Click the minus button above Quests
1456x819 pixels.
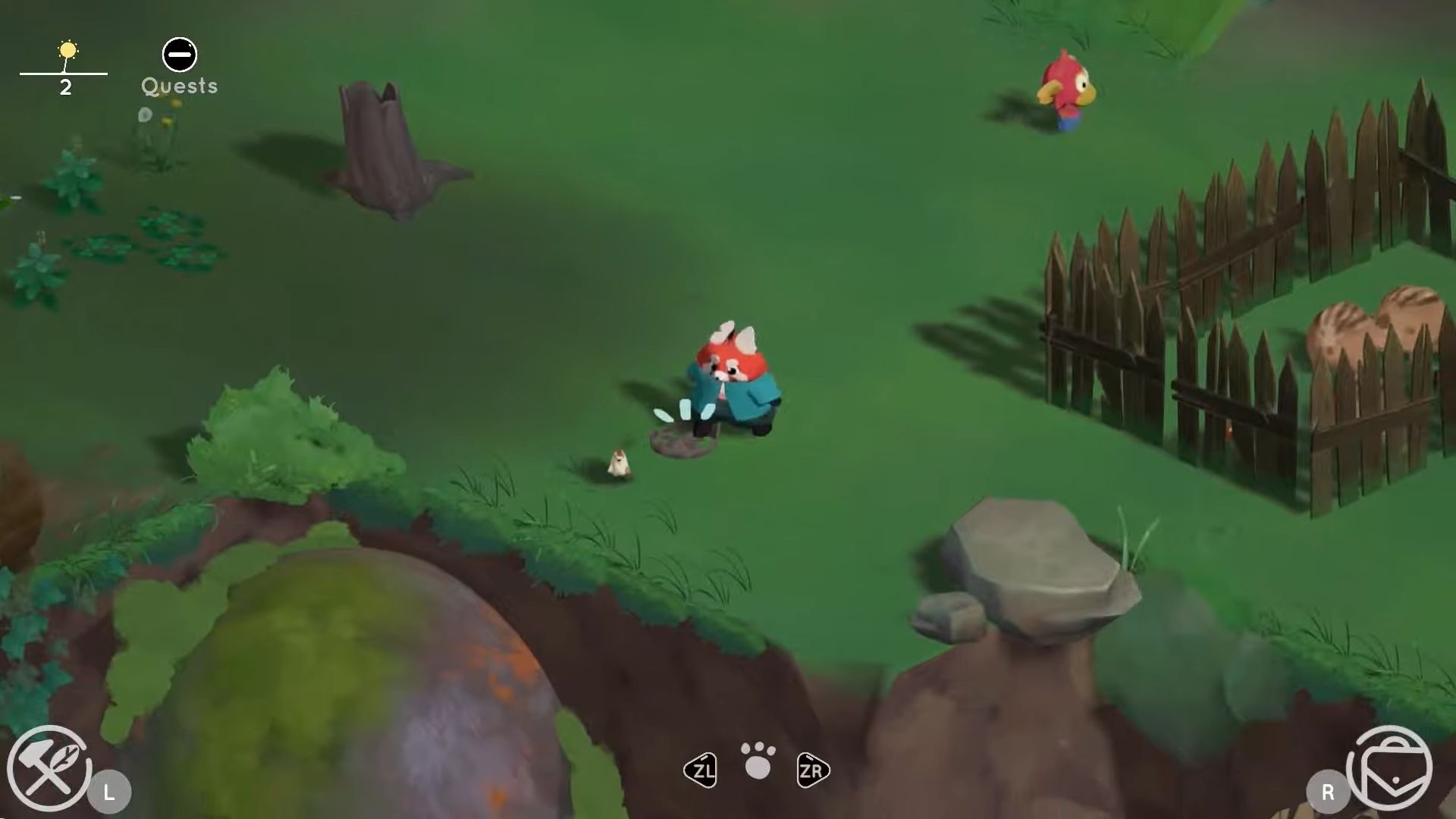[x=179, y=54]
